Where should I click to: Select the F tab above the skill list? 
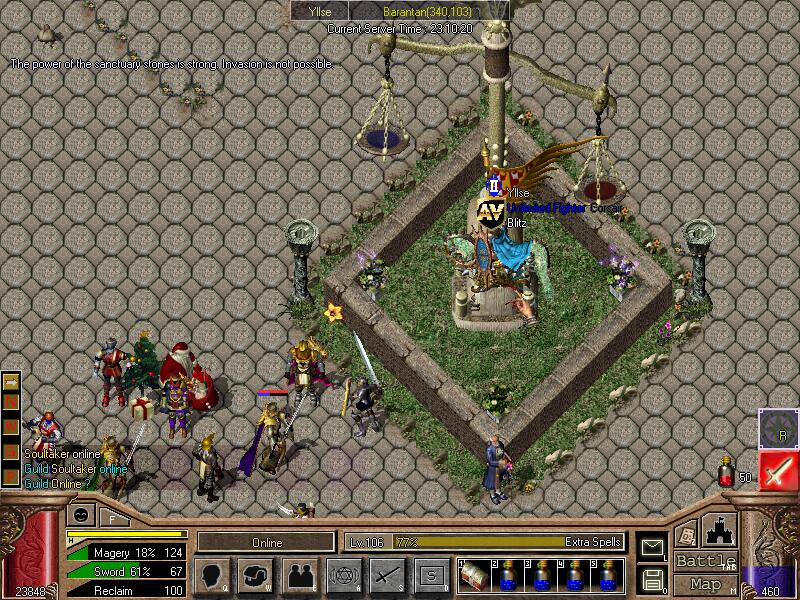pyautogui.click(x=112, y=518)
